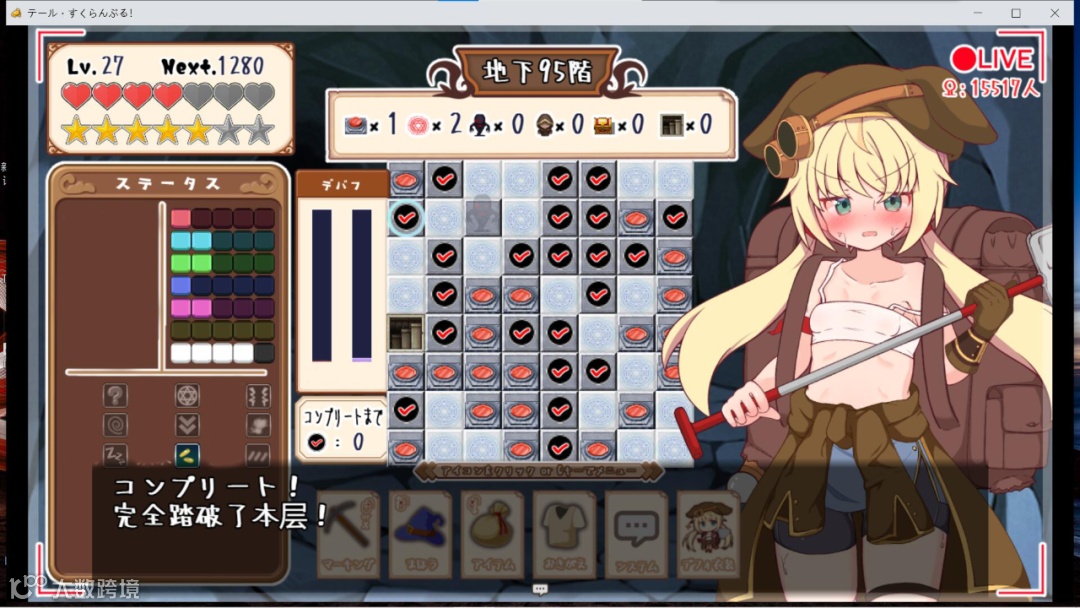This screenshot has width=1080, height=608.
Task: Click the staircase tile on the board
Action: pos(405,332)
